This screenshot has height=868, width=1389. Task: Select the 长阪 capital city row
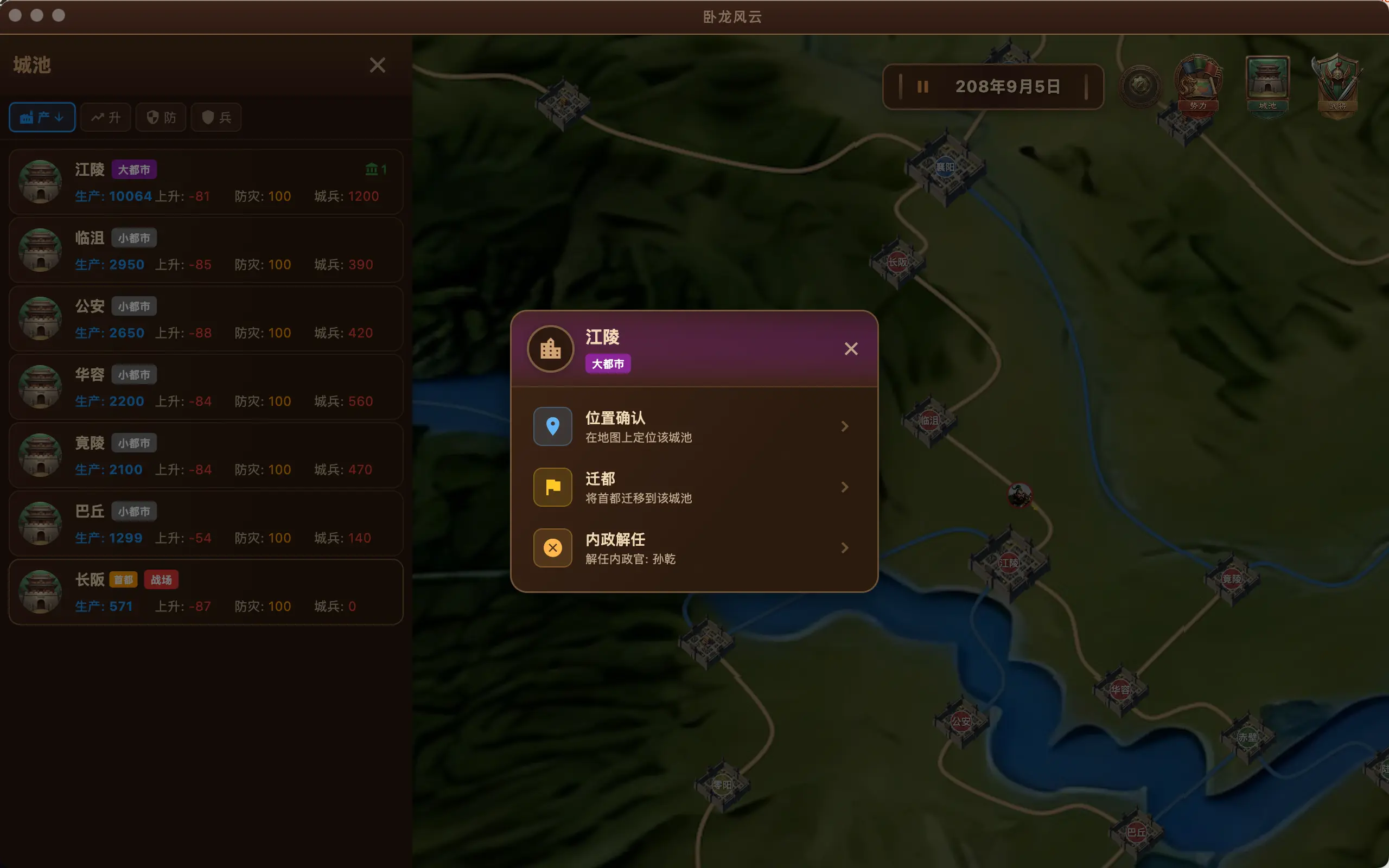[x=206, y=592]
